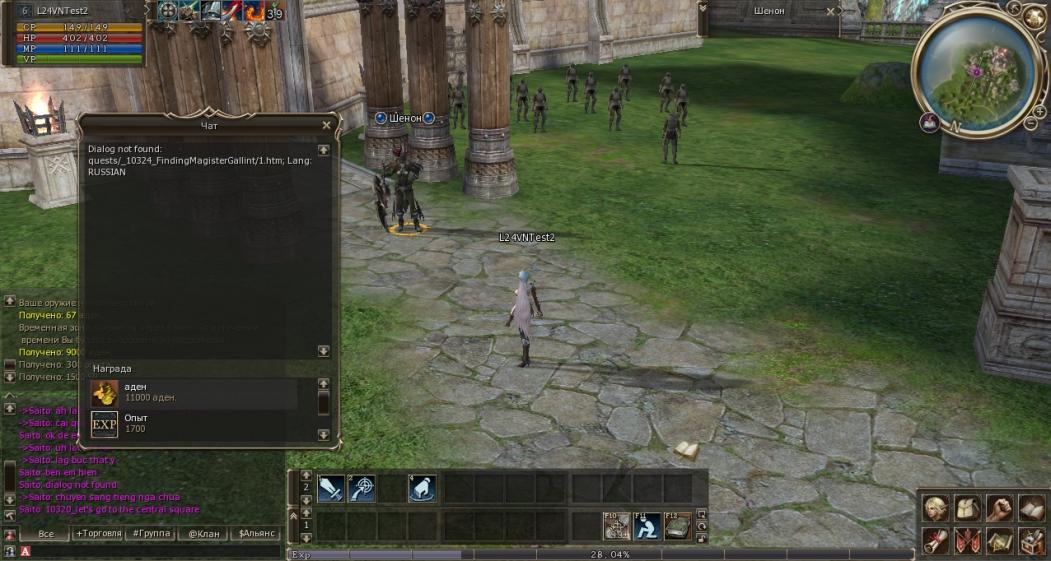Switch to the Все chat tab
Viewport: 1051px width, 561px height.
click(x=46, y=534)
